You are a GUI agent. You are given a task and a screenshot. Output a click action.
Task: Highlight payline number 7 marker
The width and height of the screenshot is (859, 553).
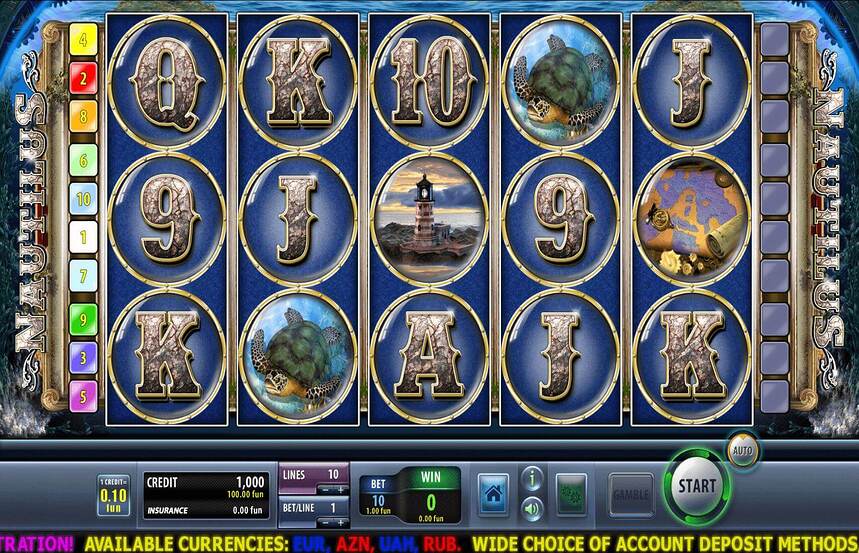click(x=82, y=276)
